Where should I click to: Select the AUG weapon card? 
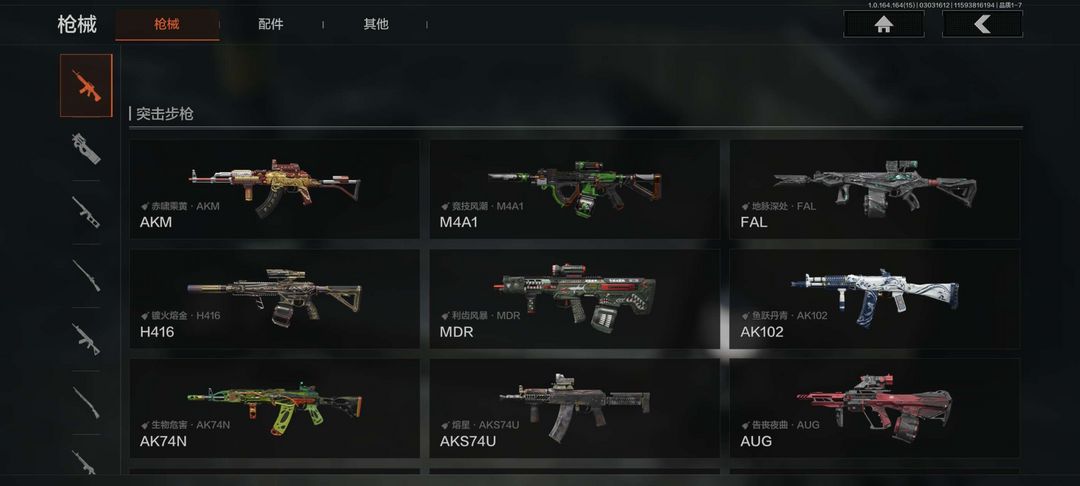click(874, 408)
